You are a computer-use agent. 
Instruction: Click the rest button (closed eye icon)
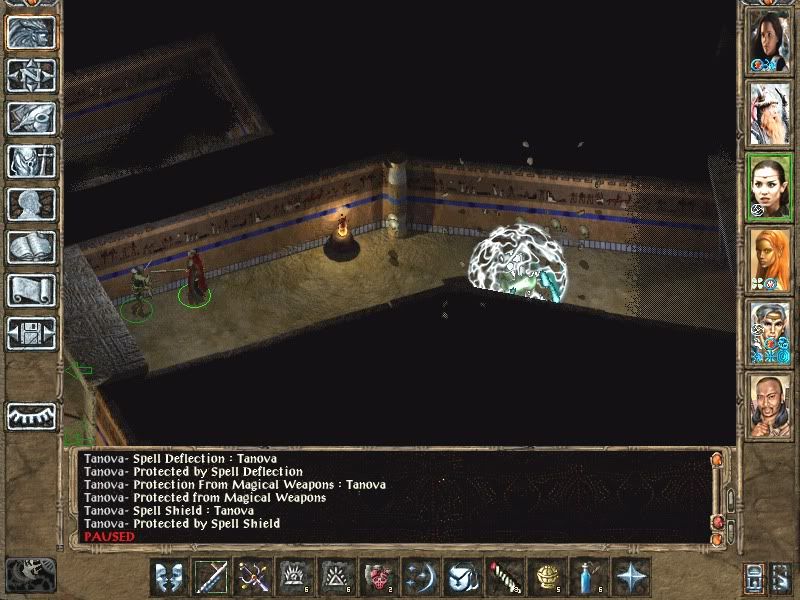click(31, 415)
